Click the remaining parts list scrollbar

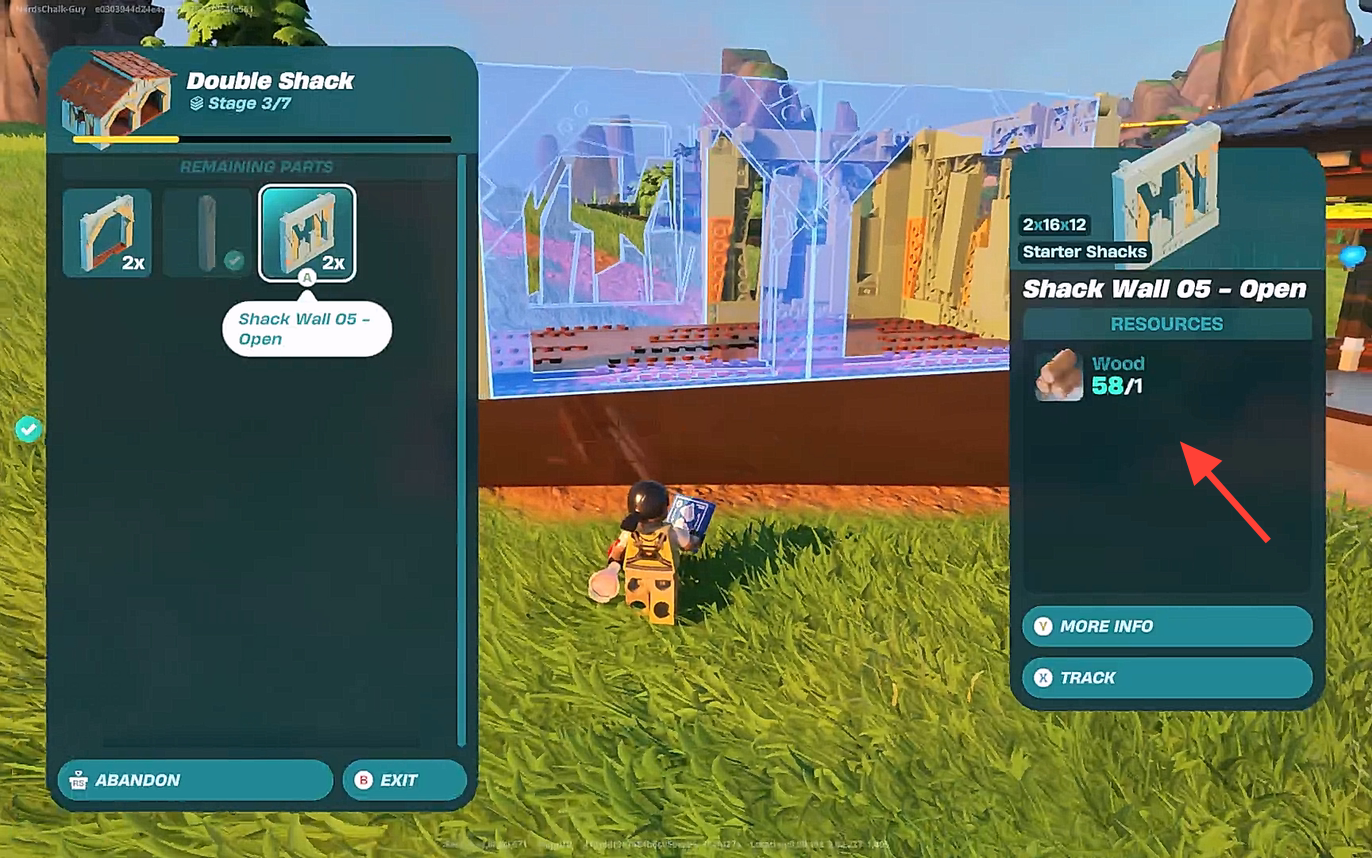[x=461, y=450]
